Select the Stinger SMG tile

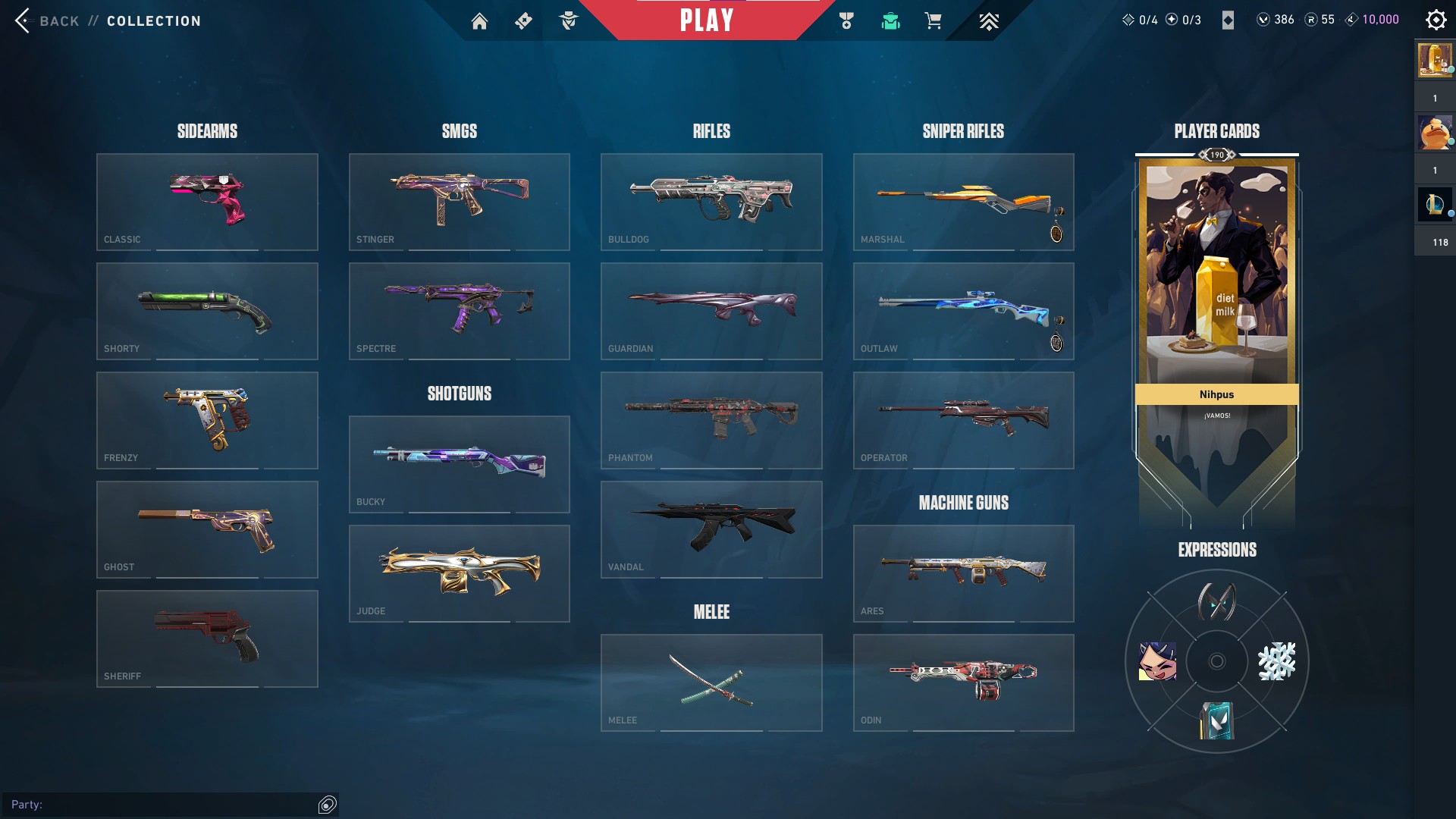pyautogui.click(x=459, y=202)
